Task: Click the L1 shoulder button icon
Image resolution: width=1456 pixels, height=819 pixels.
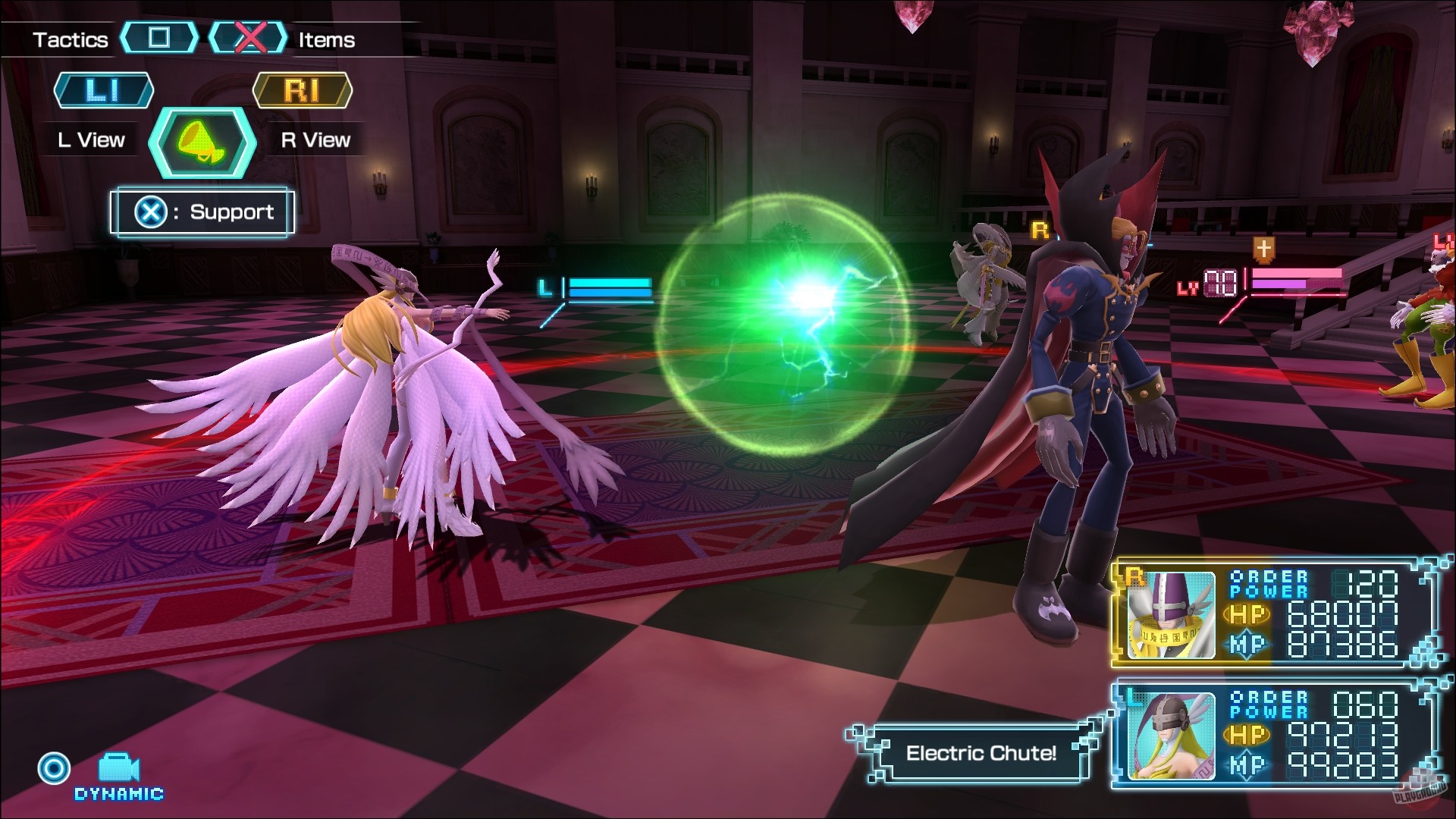Action: tap(104, 90)
